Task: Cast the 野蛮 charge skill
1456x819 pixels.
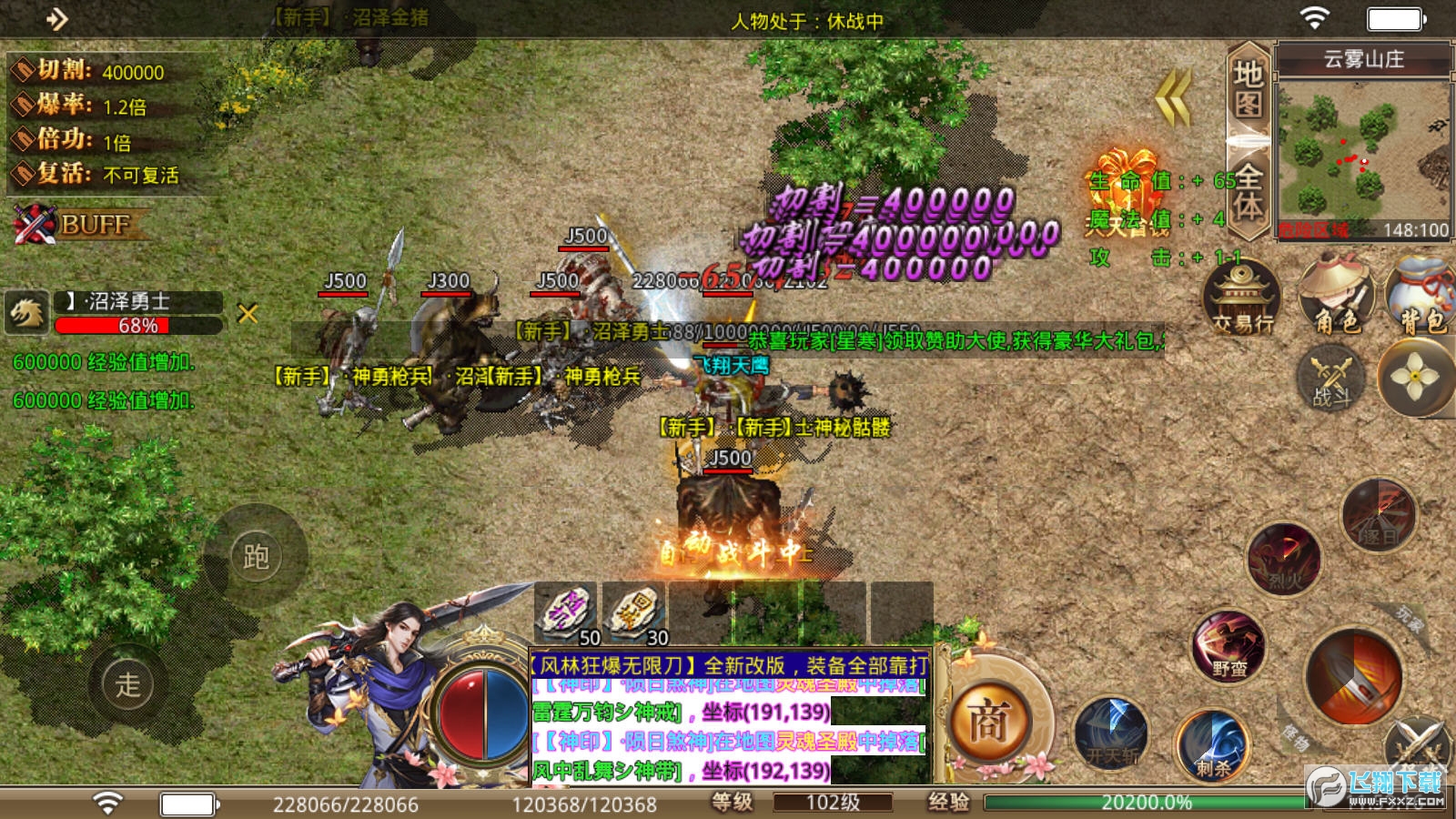Action: (1228, 648)
